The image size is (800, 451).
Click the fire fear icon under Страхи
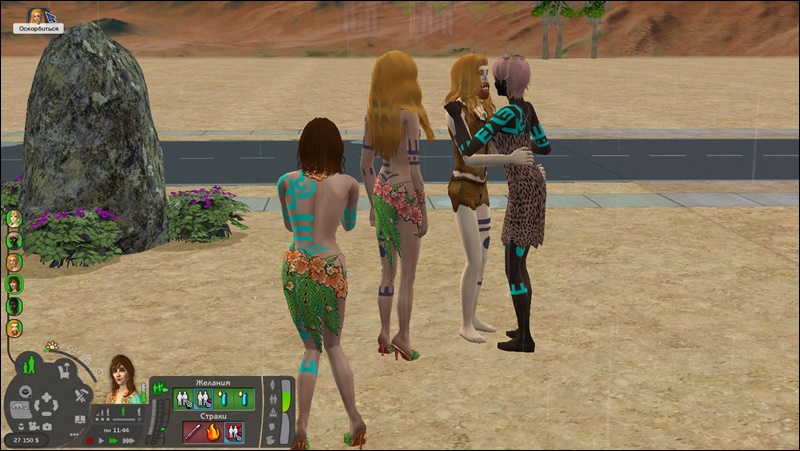coord(212,432)
